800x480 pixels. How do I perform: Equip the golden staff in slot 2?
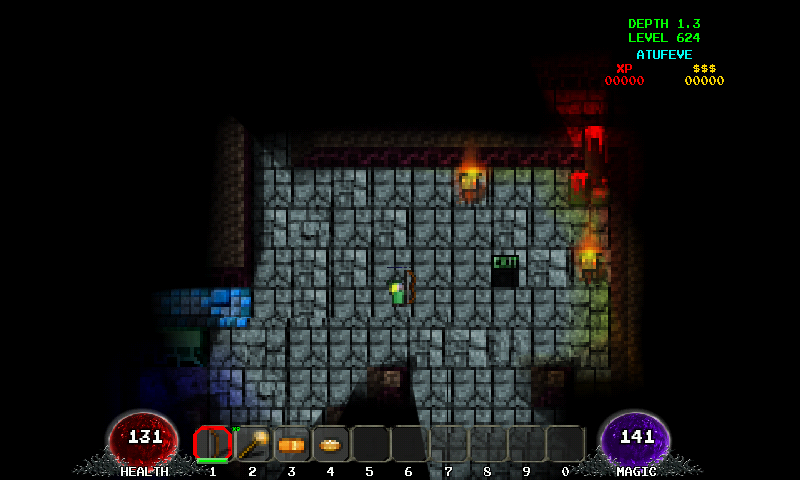252,443
